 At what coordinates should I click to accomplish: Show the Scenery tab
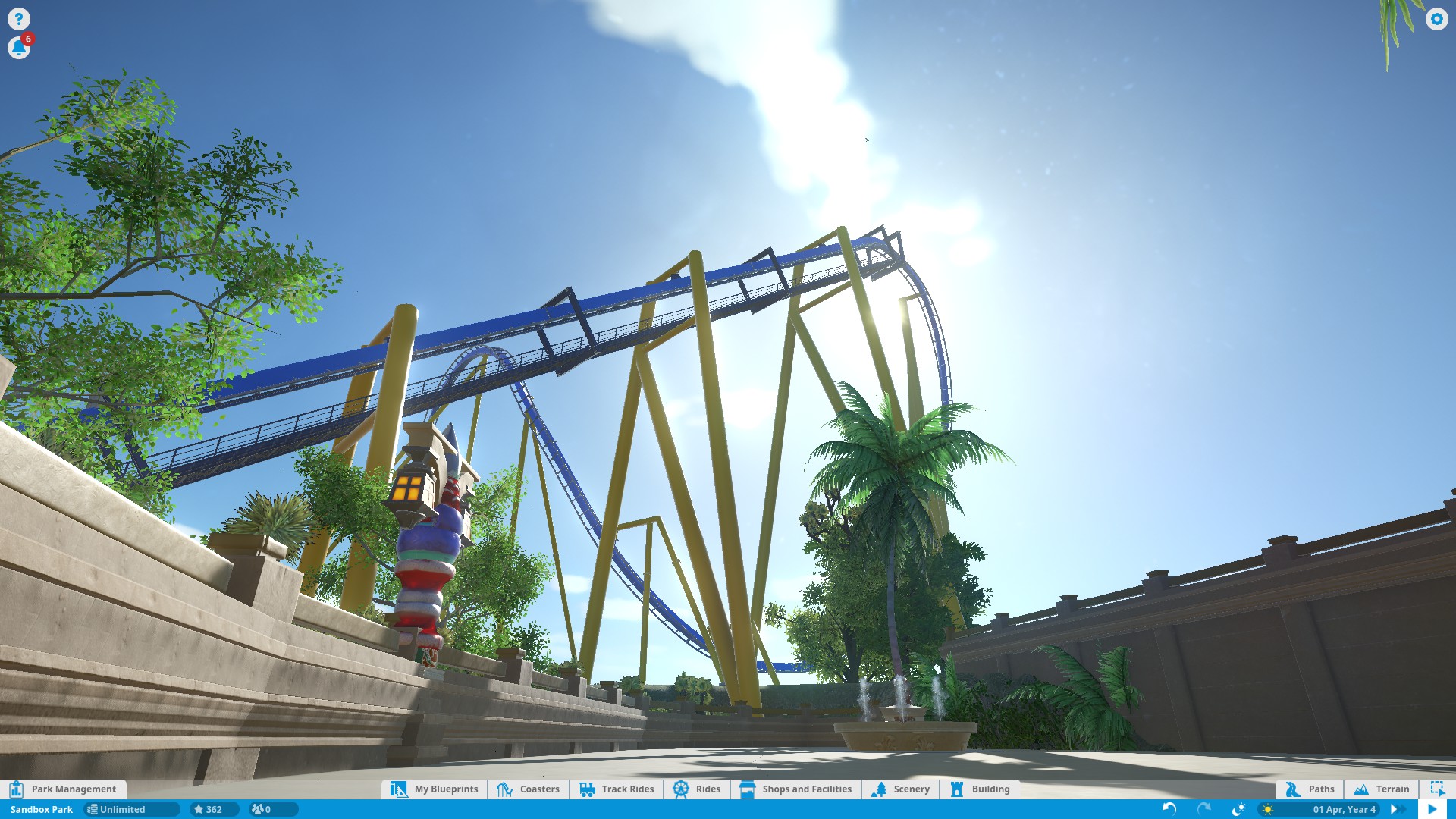(901, 789)
